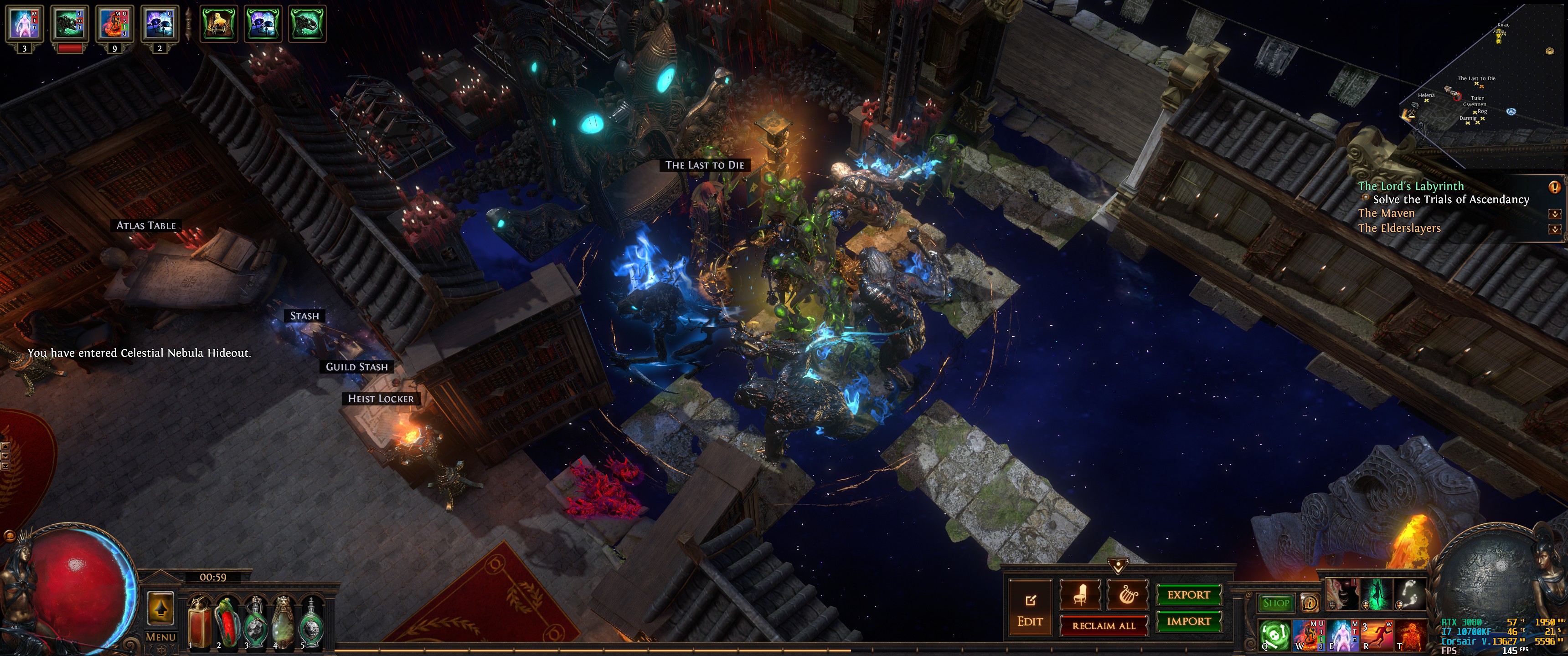The width and height of the screenshot is (1568, 656).
Task: Click the Export hideout button
Action: tap(1188, 594)
